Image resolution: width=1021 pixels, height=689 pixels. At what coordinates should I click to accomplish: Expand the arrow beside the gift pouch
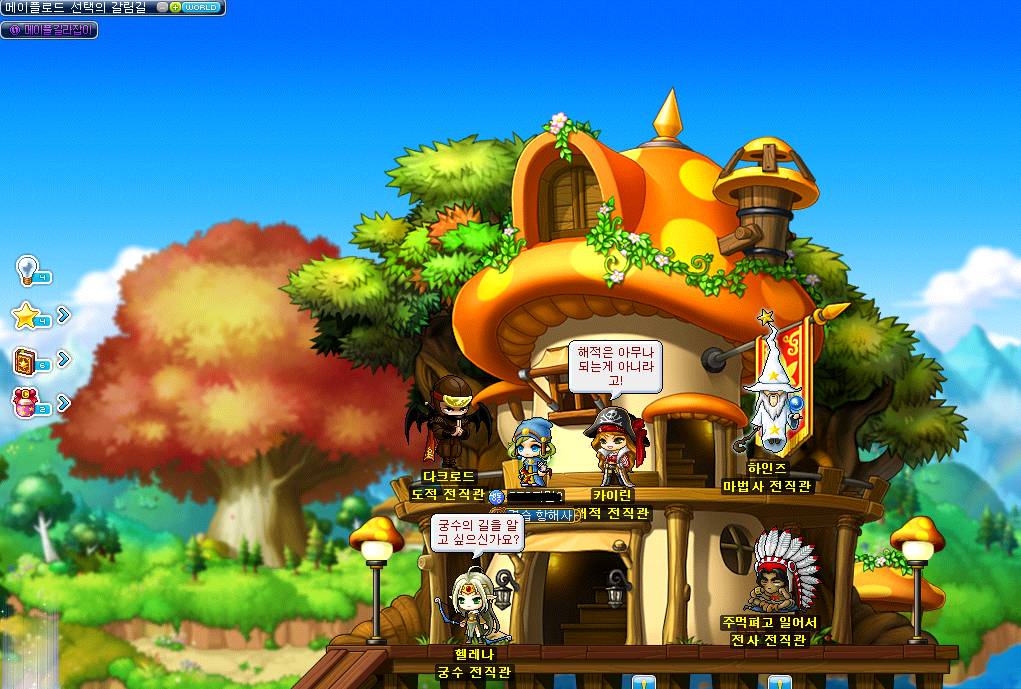tap(64, 403)
